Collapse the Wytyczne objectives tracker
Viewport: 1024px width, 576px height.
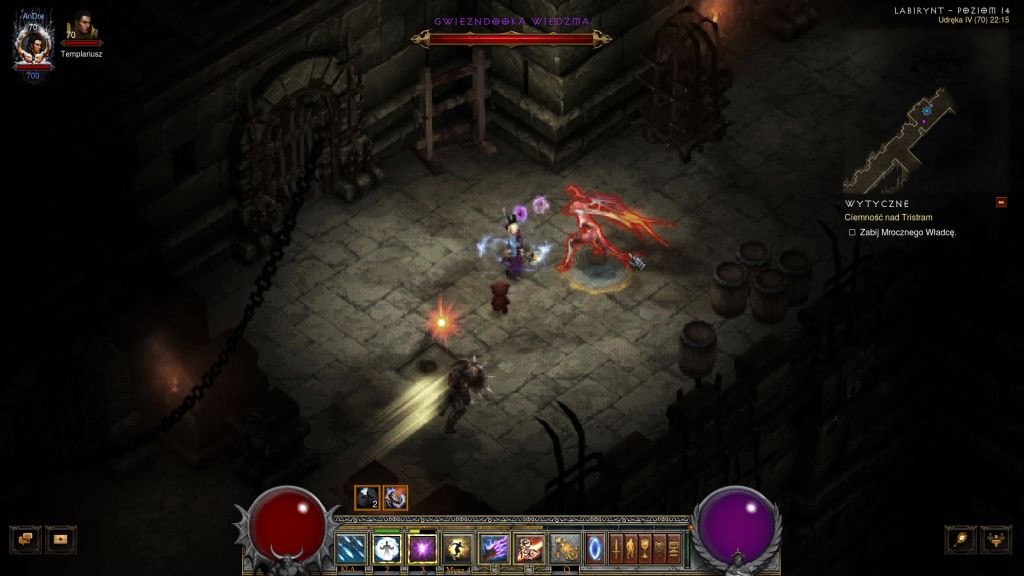[1001, 203]
